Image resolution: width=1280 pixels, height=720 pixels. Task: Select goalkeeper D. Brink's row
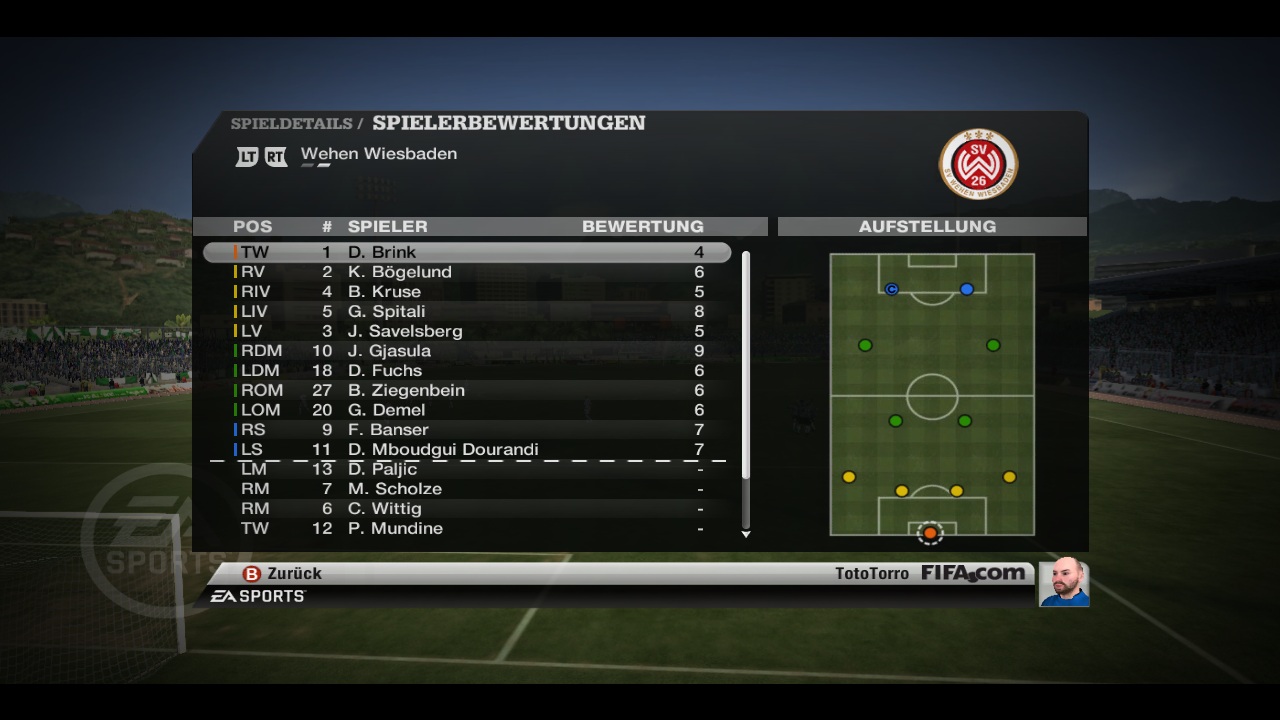tap(467, 252)
